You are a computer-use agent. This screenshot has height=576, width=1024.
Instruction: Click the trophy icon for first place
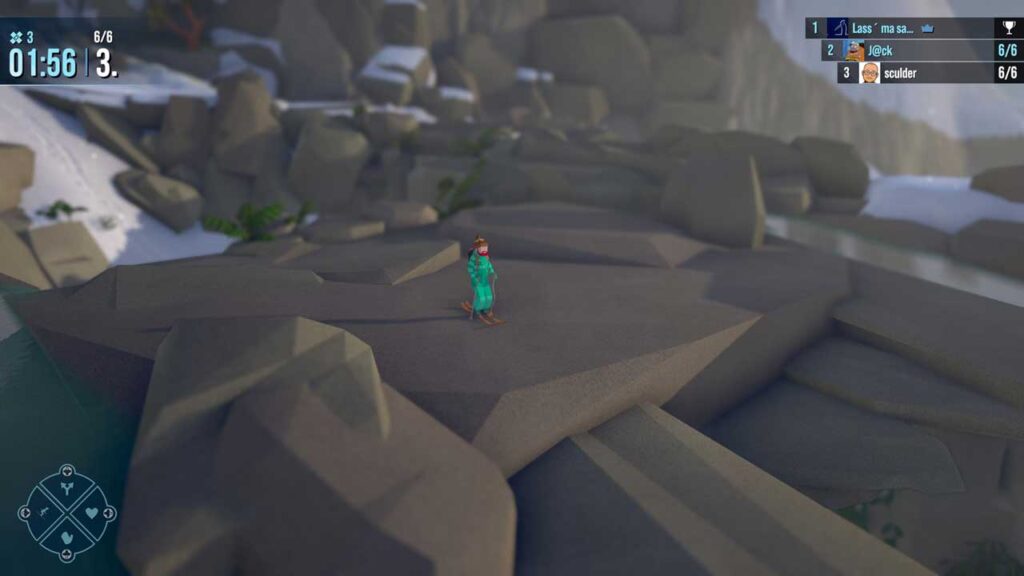(1008, 28)
